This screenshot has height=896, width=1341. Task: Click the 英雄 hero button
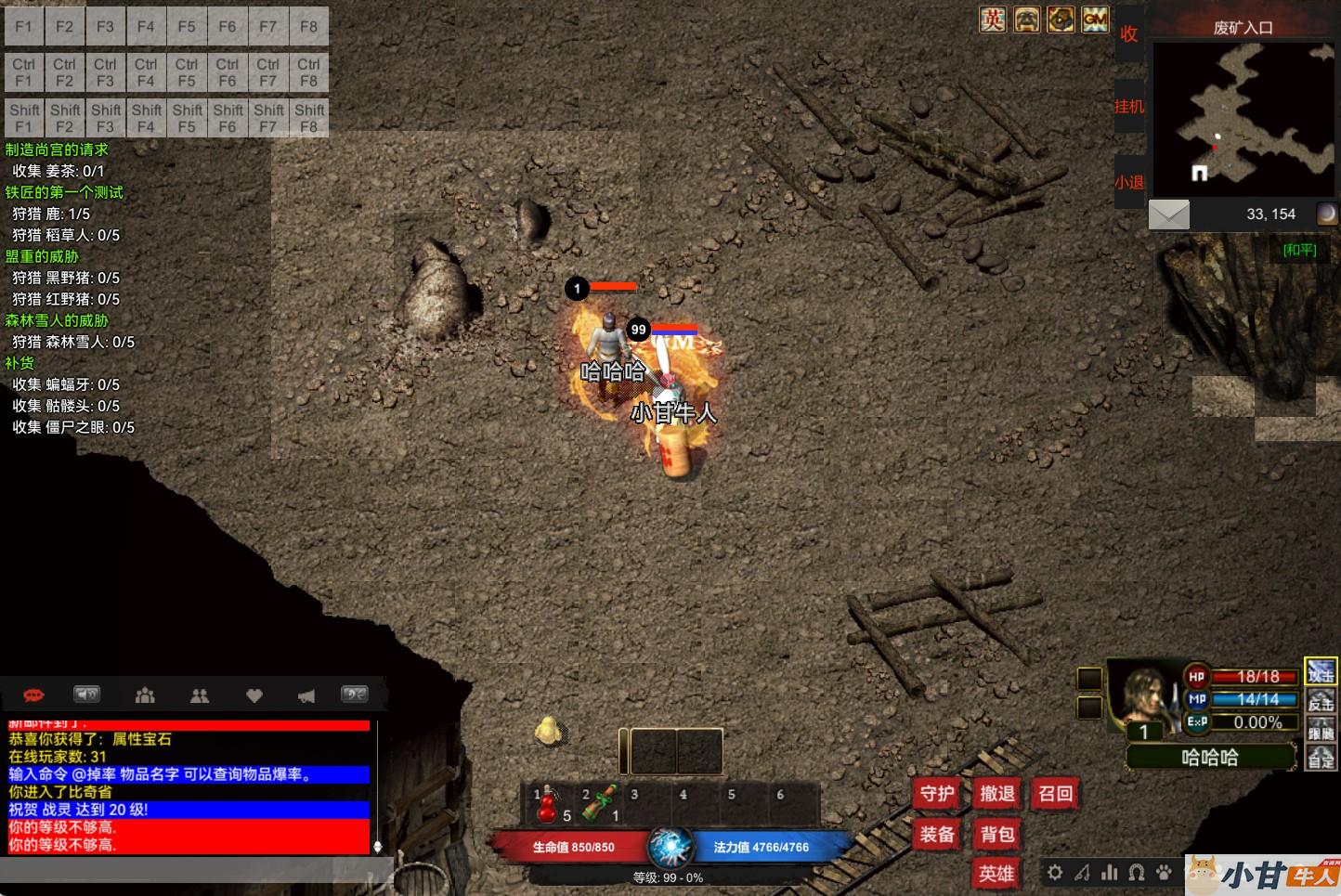click(996, 874)
